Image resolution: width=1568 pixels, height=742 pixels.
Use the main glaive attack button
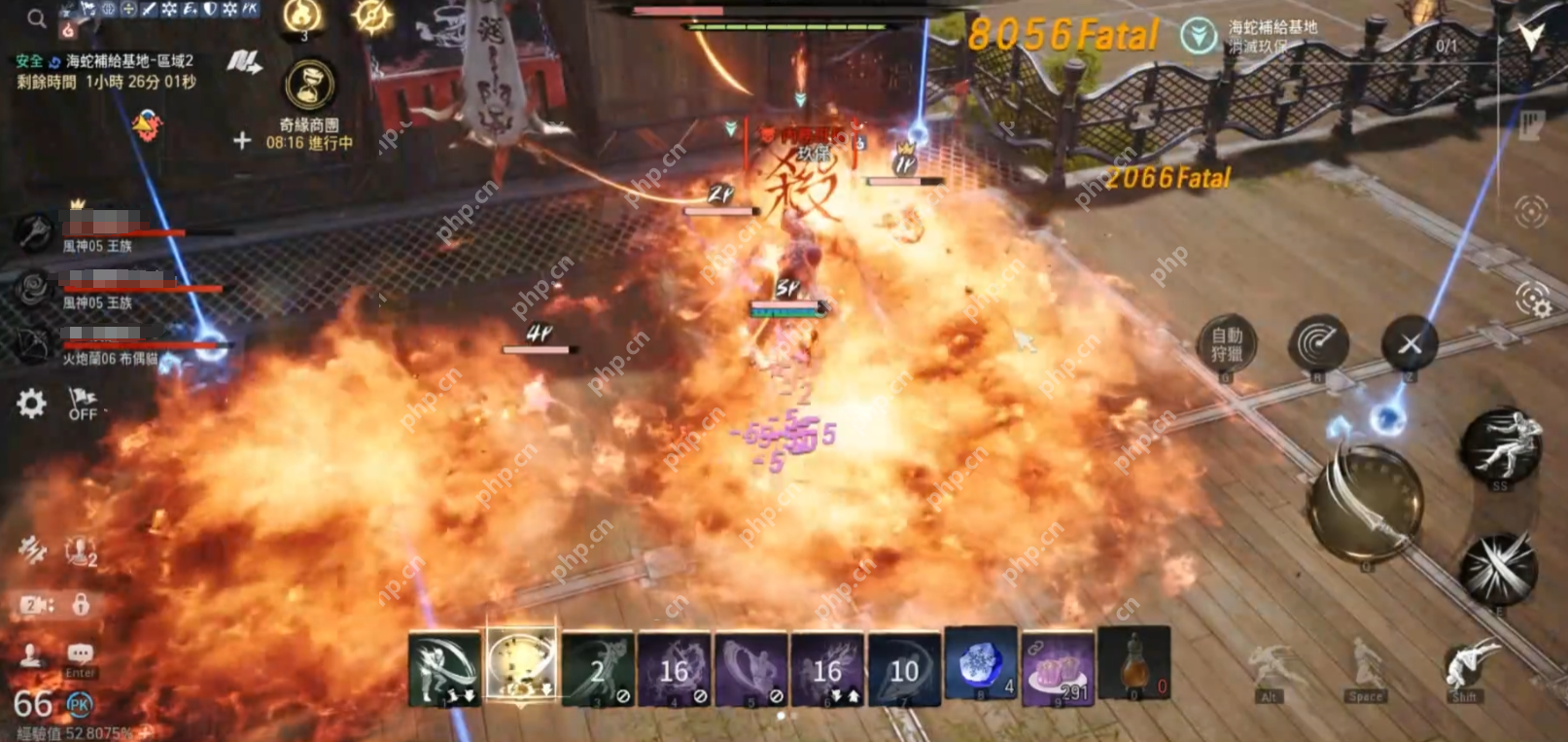click(1366, 503)
